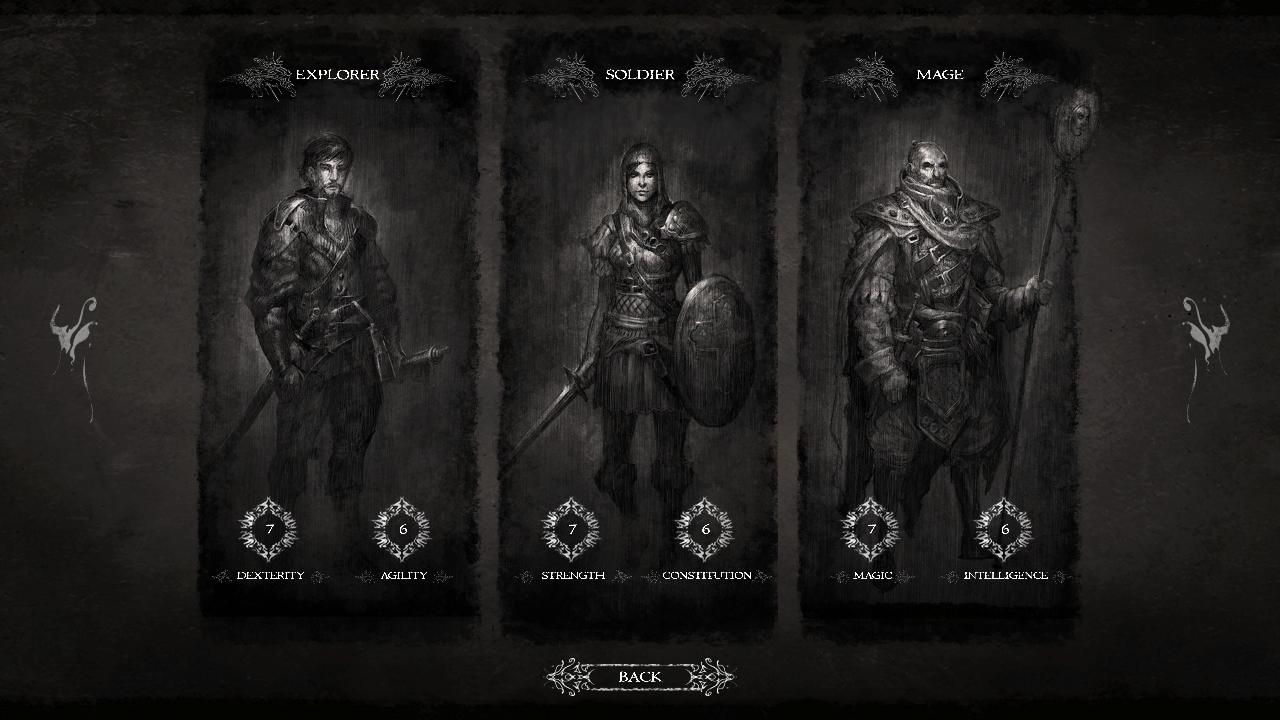Go back with the Back button

[x=640, y=677]
